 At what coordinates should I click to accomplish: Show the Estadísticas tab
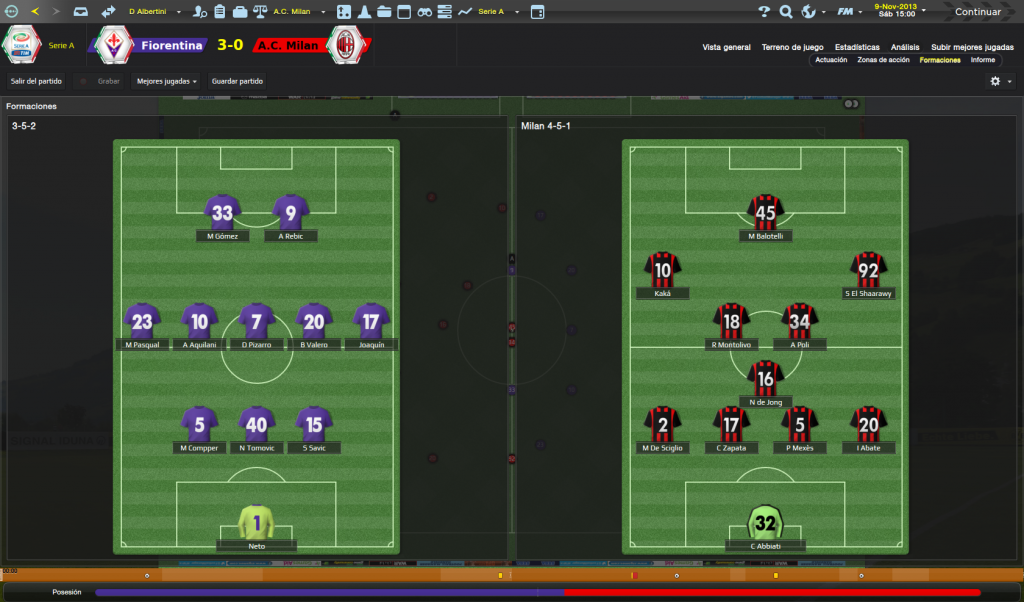coord(857,47)
